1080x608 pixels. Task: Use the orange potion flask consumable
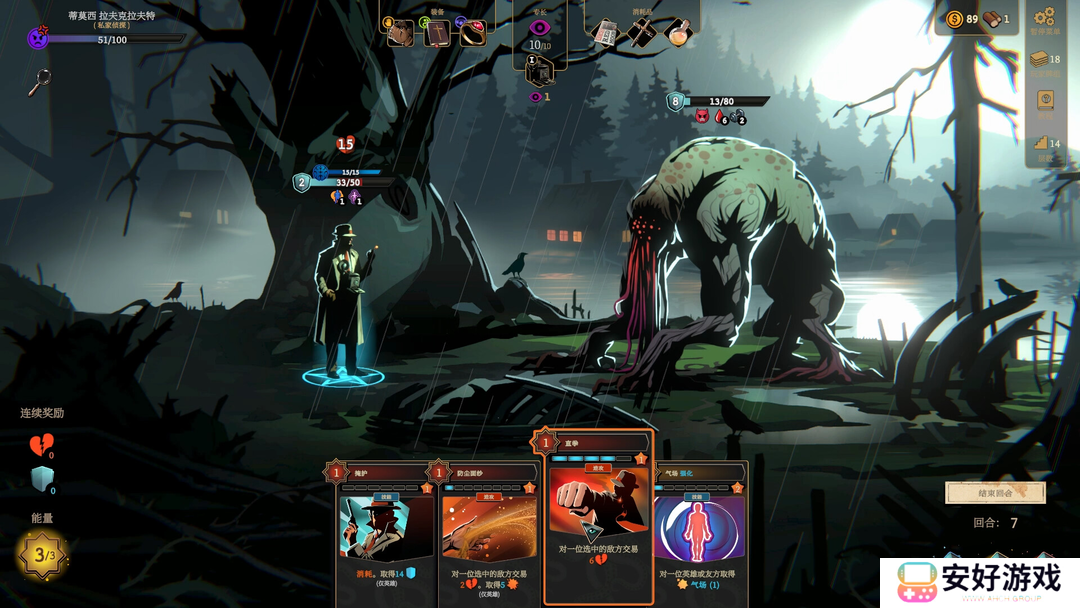click(x=677, y=32)
